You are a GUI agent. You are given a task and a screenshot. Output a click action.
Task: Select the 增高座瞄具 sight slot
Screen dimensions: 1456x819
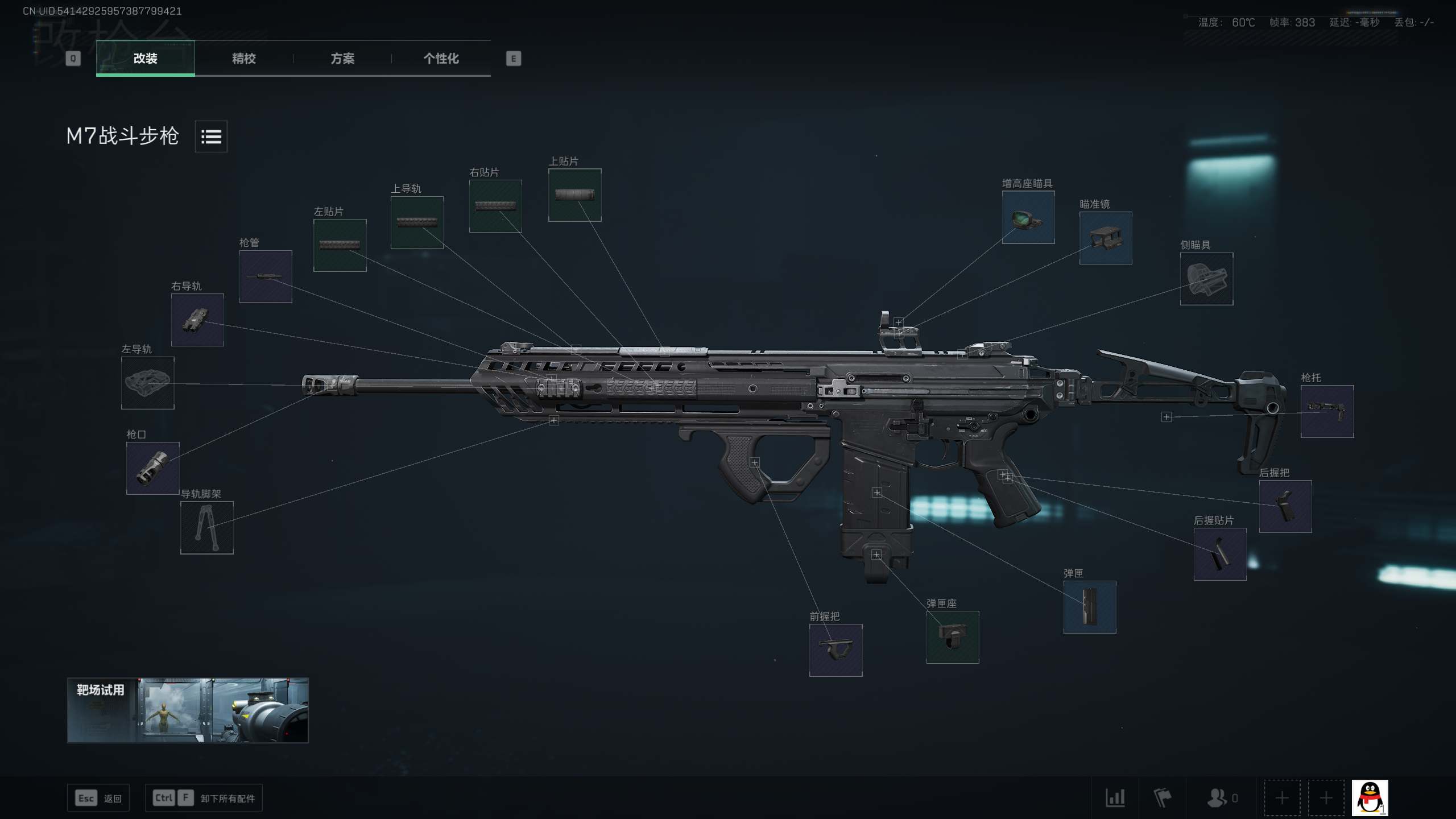click(1028, 217)
